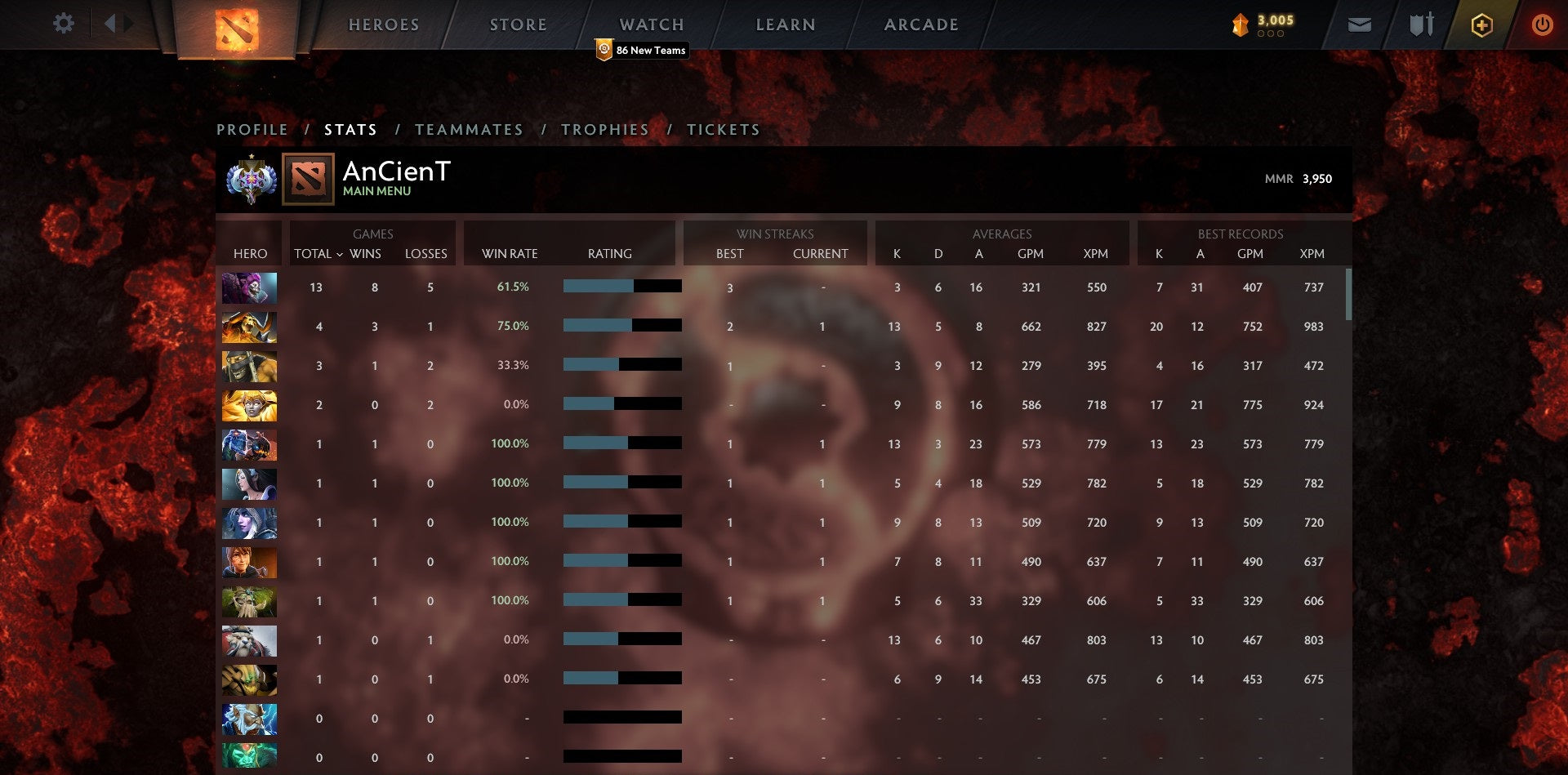The height and width of the screenshot is (775, 1568).
Task: Click the rating bar in the top hero row
Action: point(621,287)
